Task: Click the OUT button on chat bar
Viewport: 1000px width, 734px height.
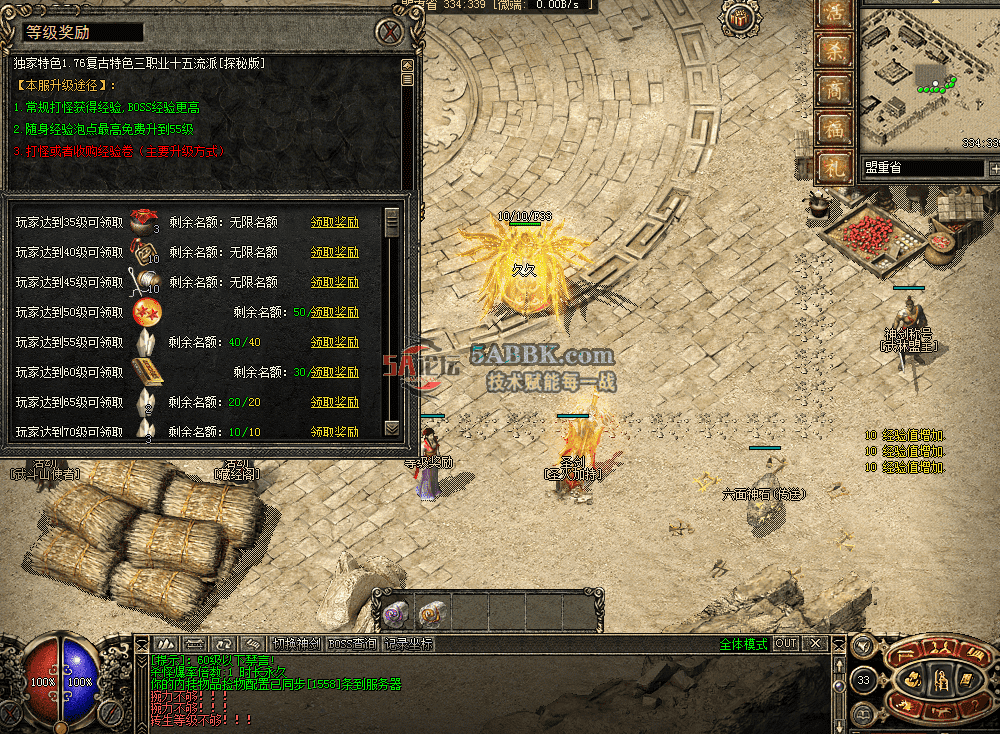Action: click(x=786, y=644)
